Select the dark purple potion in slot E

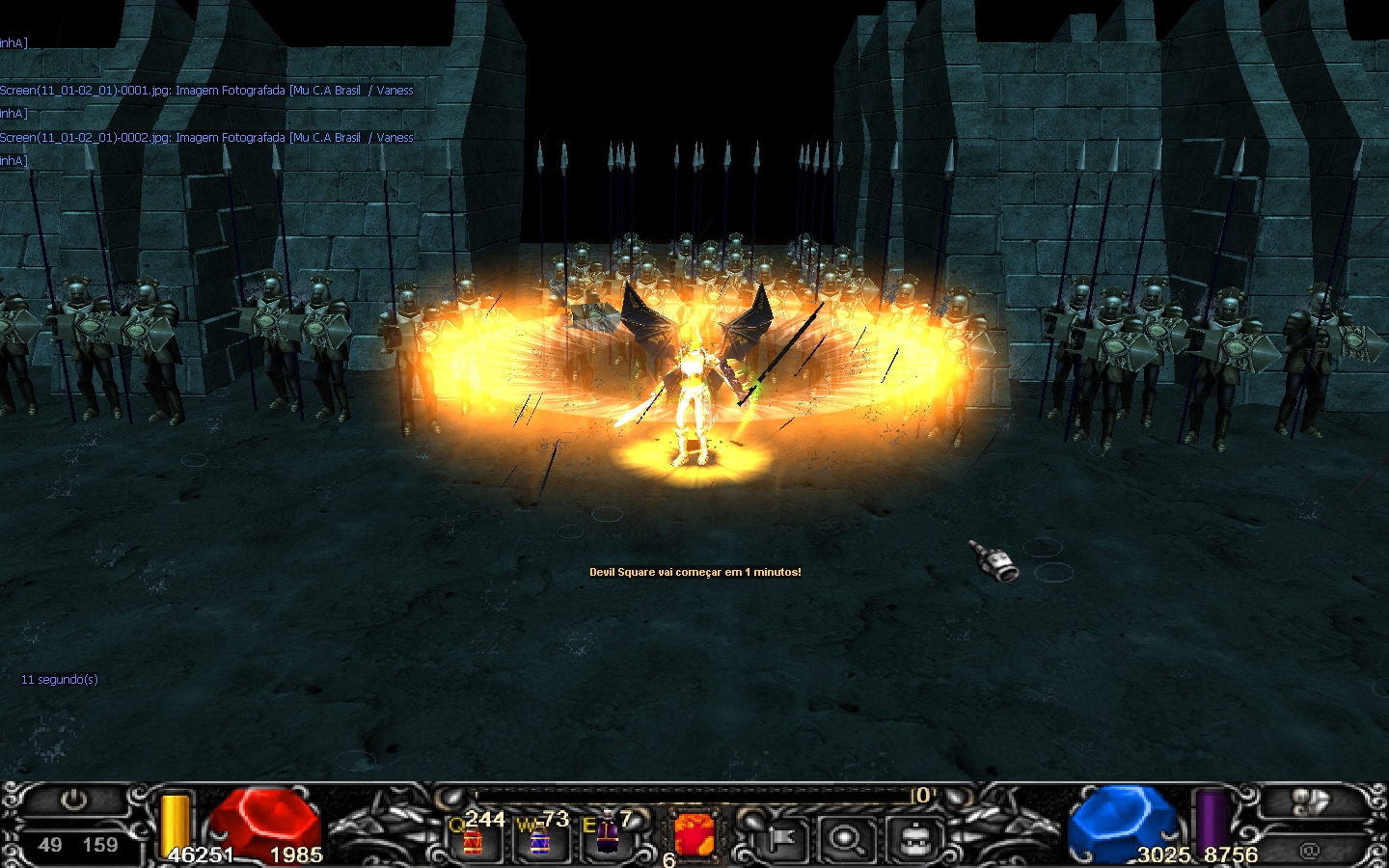pyautogui.click(x=607, y=837)
